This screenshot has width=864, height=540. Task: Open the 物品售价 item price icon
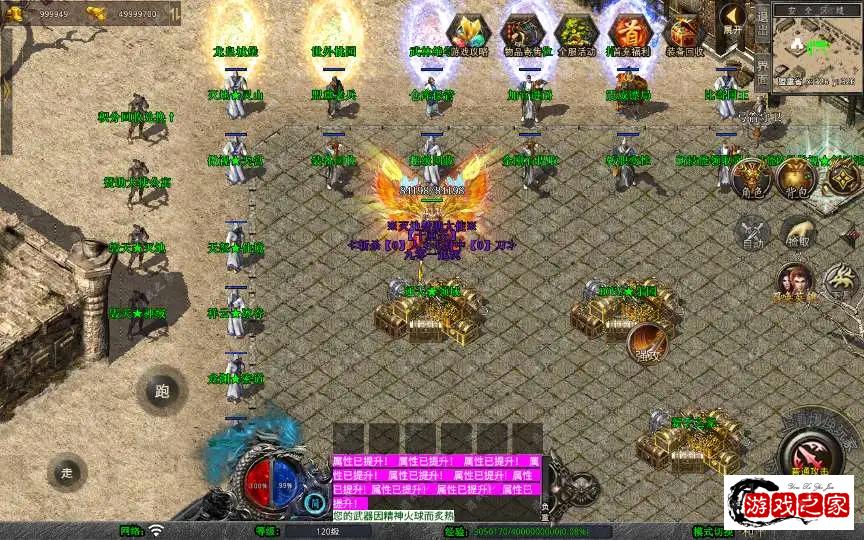tap(523, 34)
